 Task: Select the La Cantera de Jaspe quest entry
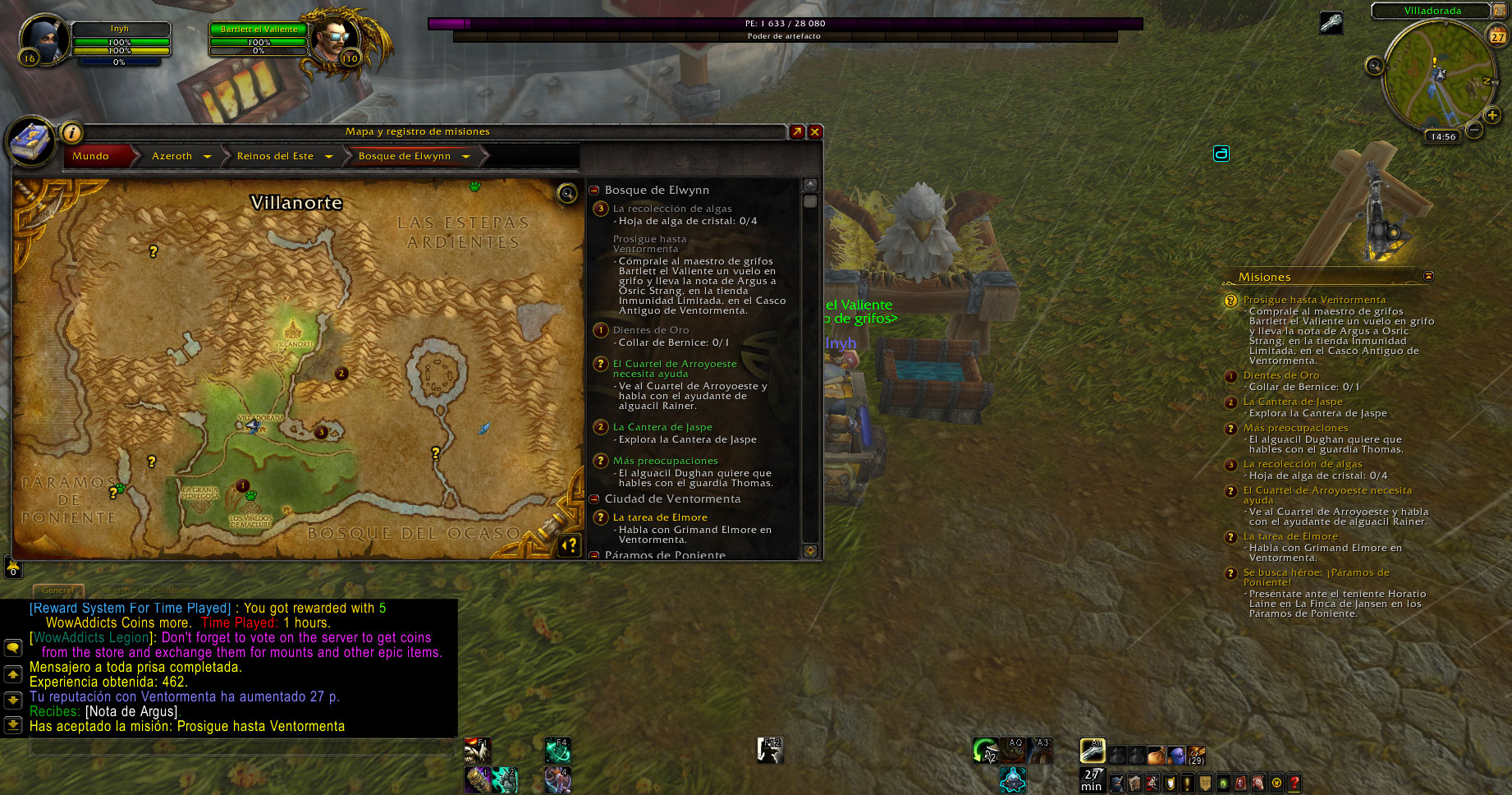click(x=662, y=427)
